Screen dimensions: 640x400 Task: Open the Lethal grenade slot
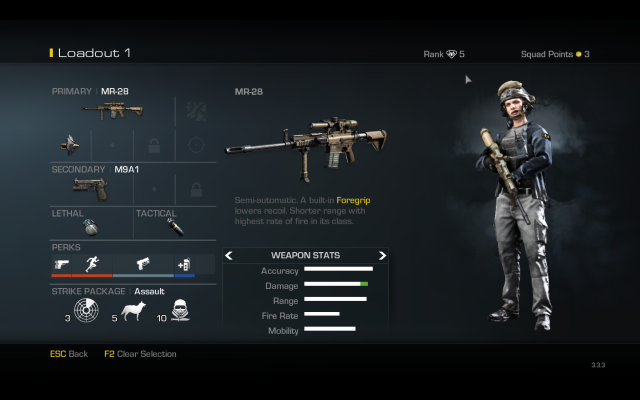90,226
